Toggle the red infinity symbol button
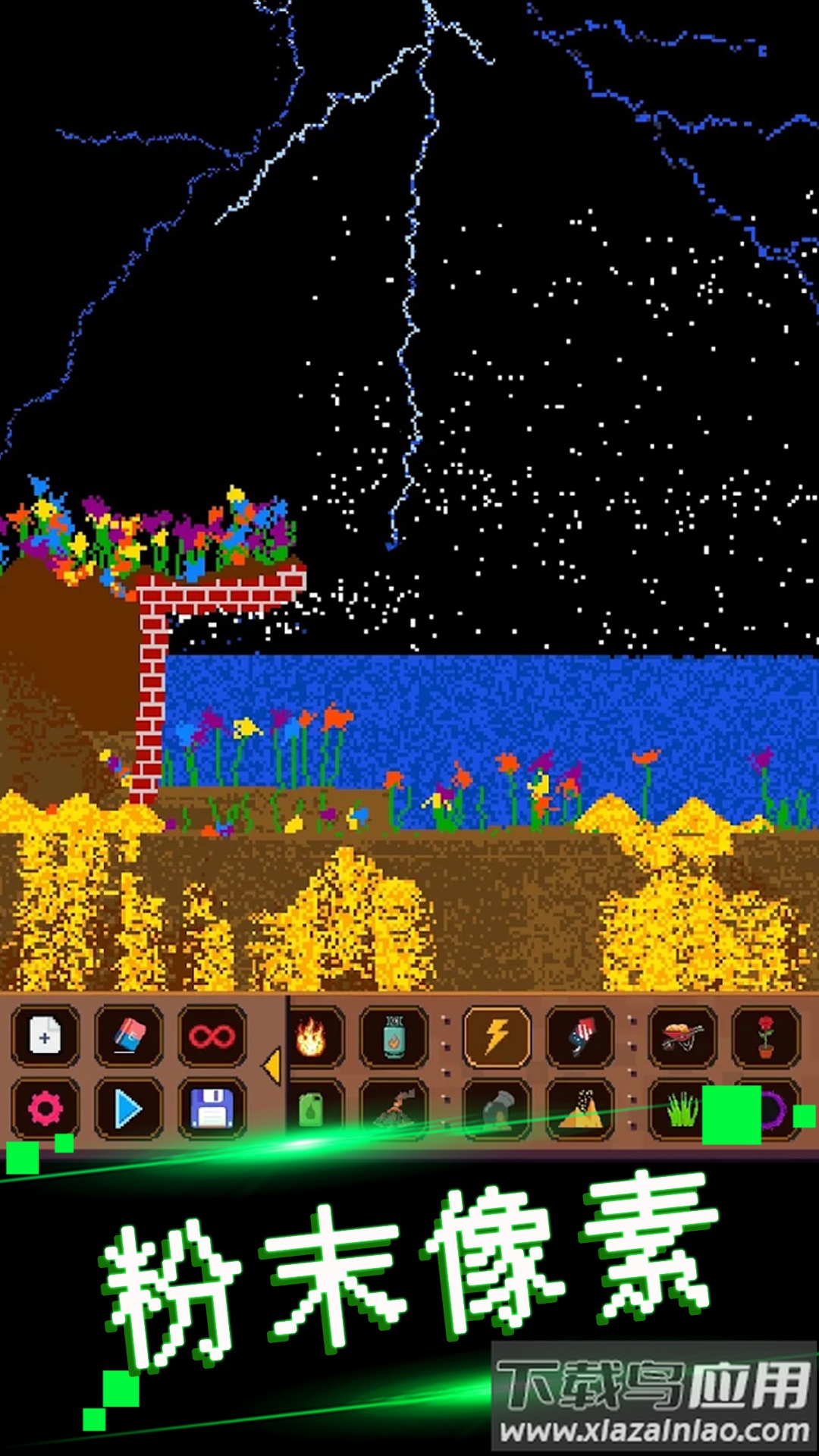Screen dimensions: 819x1456 click(212, 1036)
